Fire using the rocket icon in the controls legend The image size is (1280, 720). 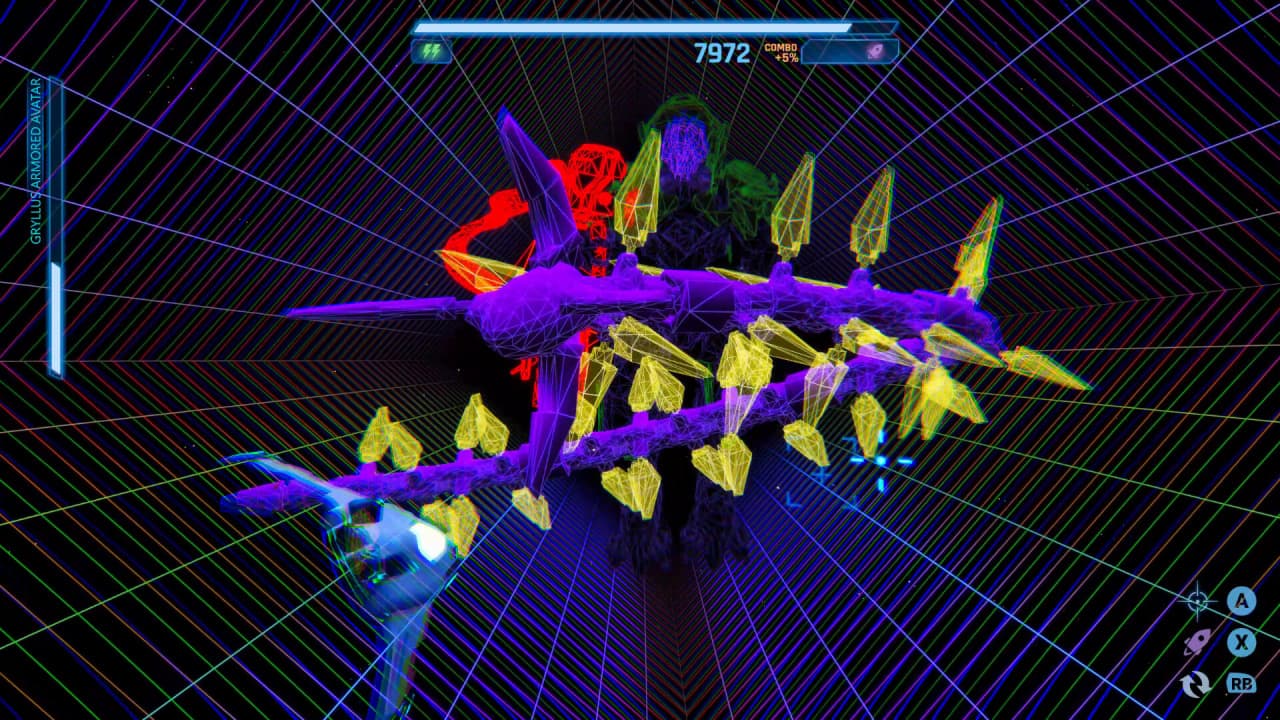[1197, 642]
